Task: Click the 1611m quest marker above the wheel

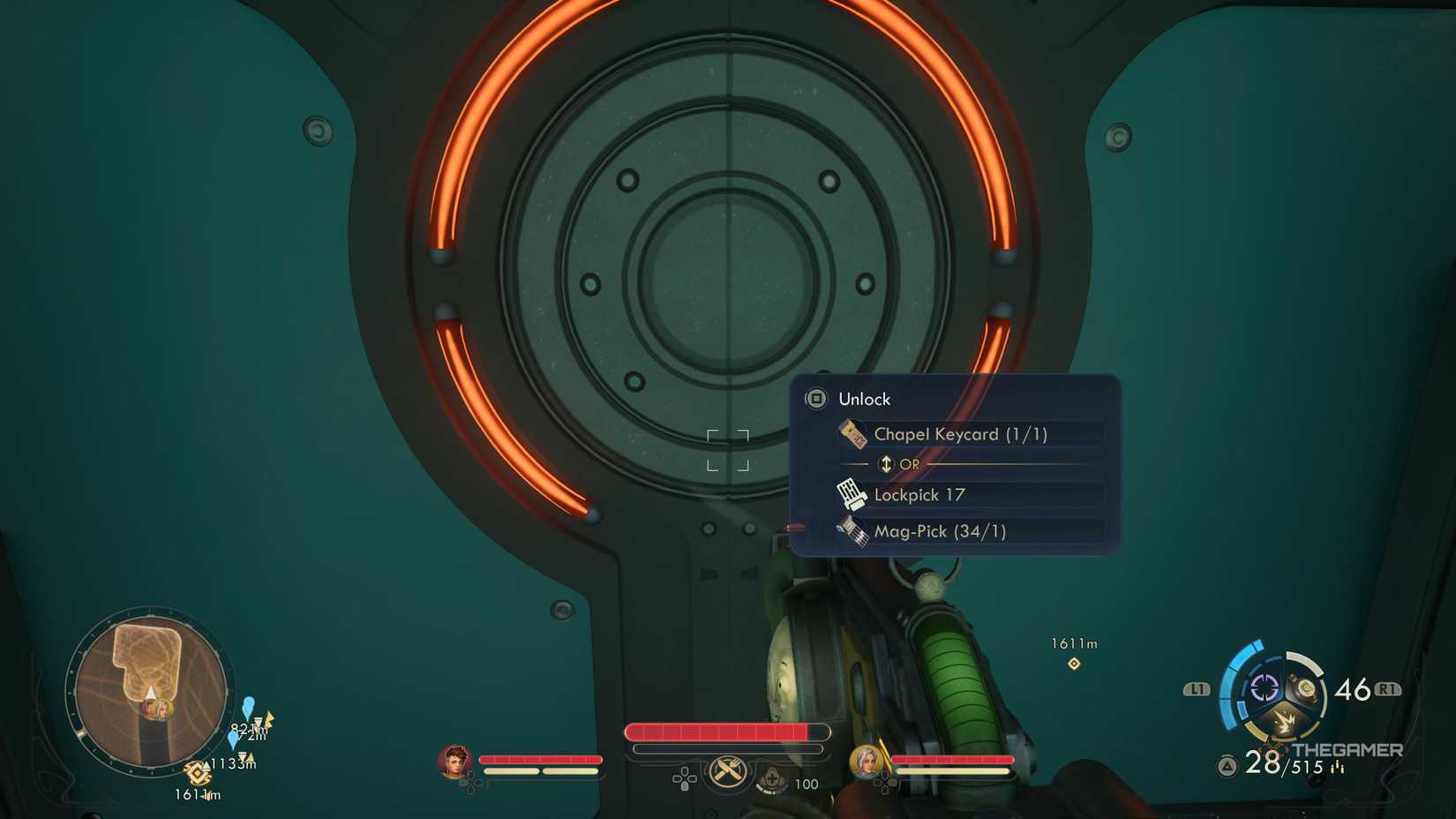Action: tap(1073, 653)
